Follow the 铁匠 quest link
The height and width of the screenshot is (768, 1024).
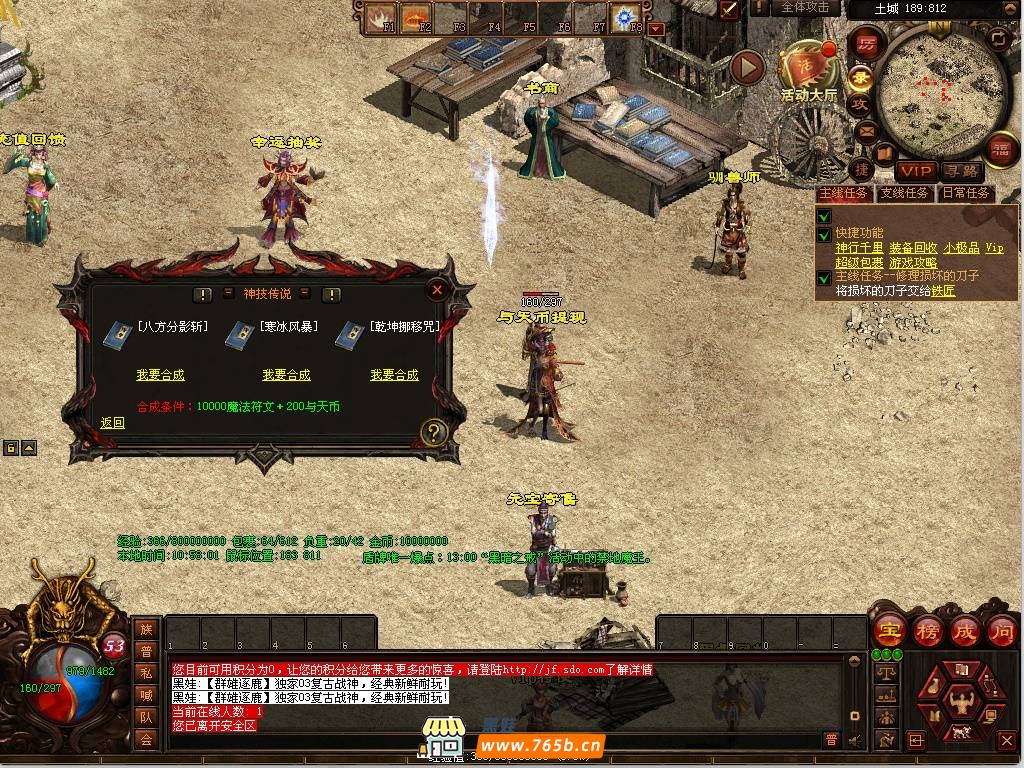tap(943, 291)
